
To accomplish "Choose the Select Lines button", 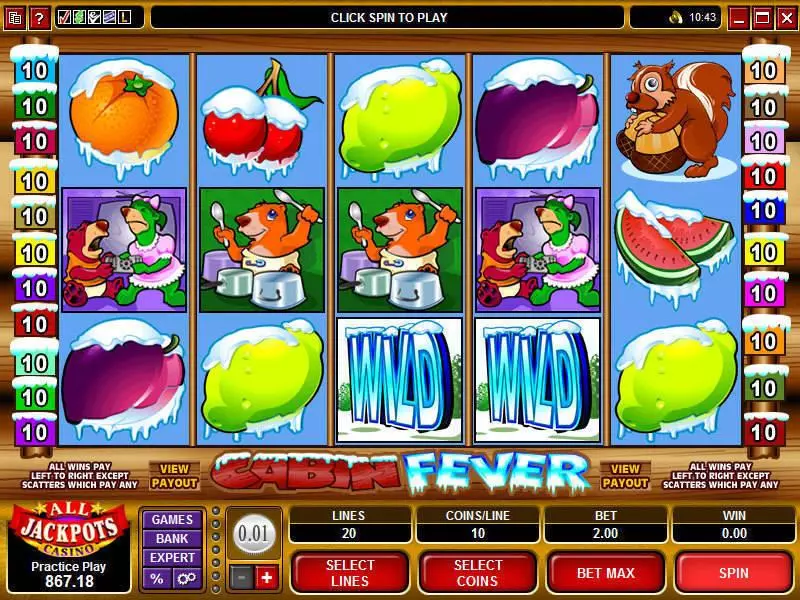I will 350,573.
